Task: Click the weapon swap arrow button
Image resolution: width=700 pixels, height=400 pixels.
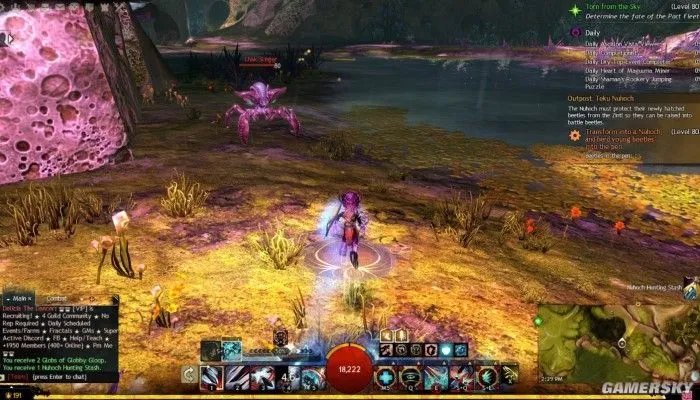Action: (x=188, y=376)
